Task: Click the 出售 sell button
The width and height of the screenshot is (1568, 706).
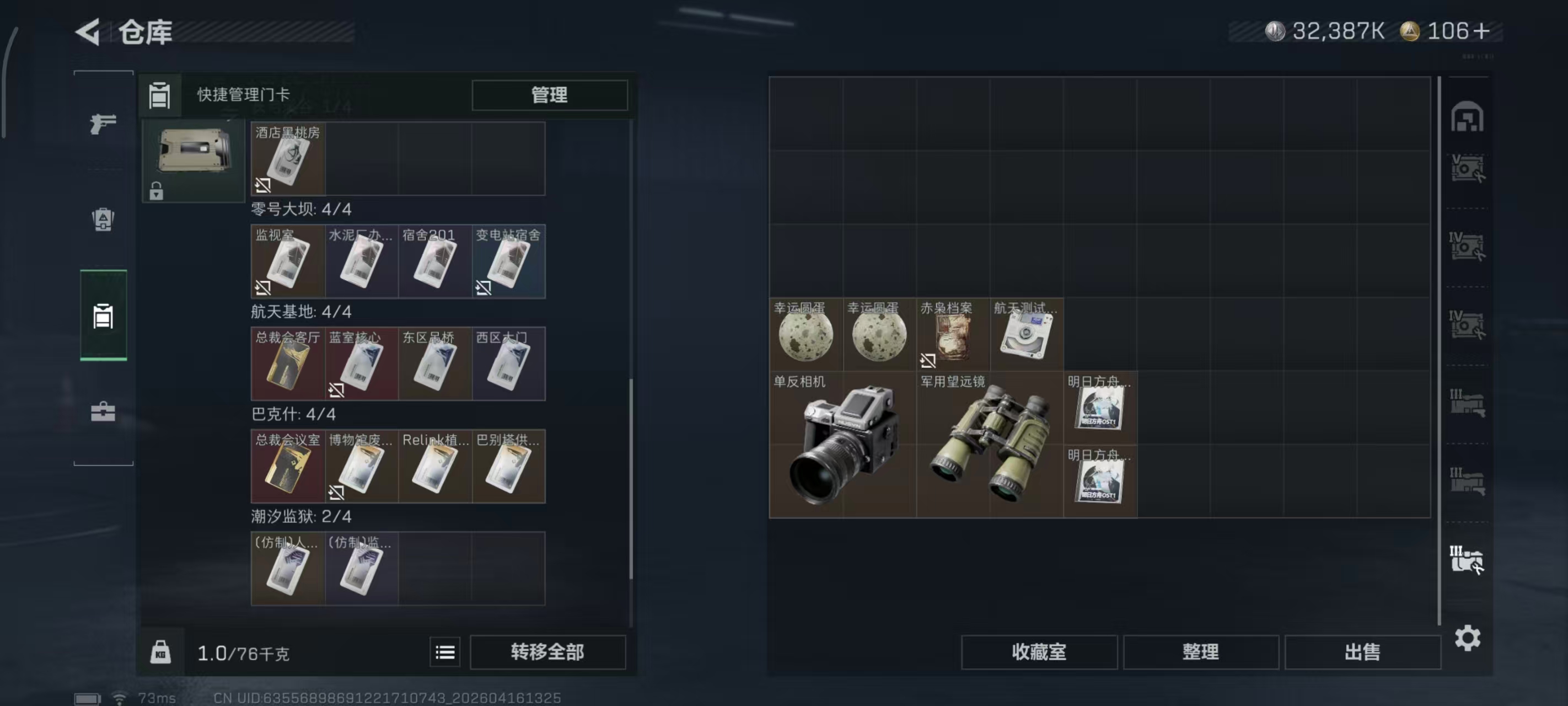Action: pyautogui.click(x=1363, y=652)
